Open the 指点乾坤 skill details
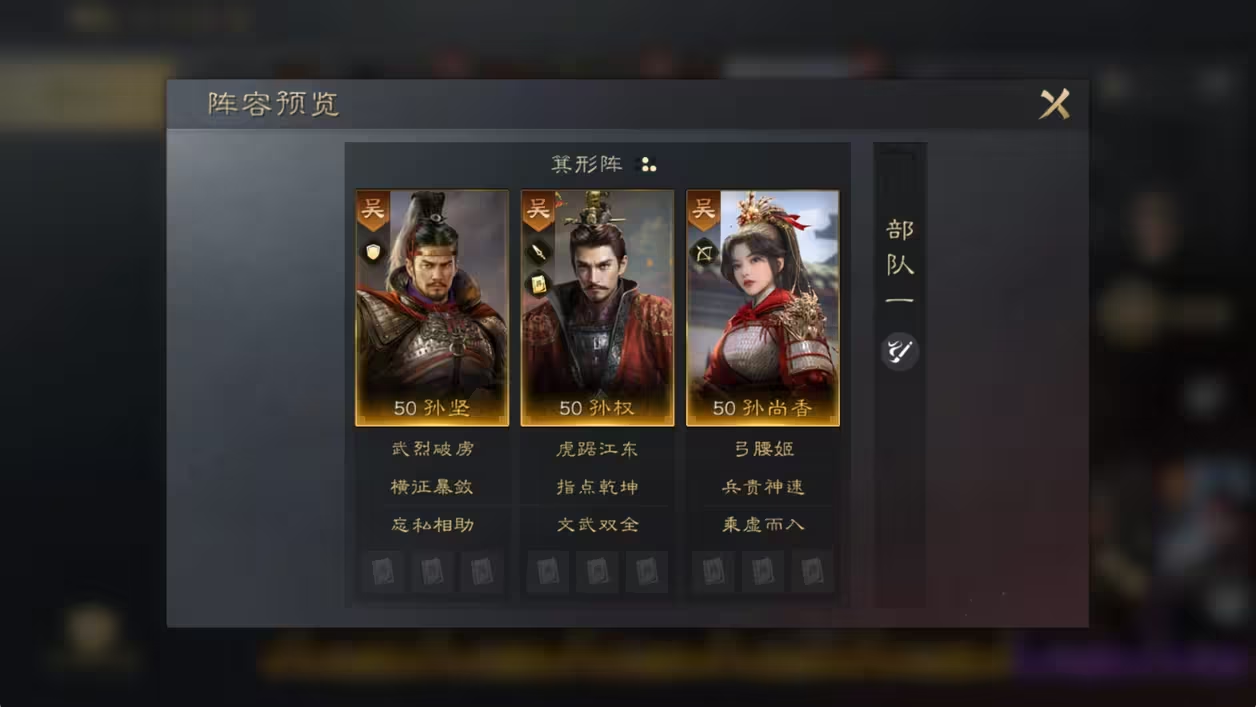 coord(597,487)
